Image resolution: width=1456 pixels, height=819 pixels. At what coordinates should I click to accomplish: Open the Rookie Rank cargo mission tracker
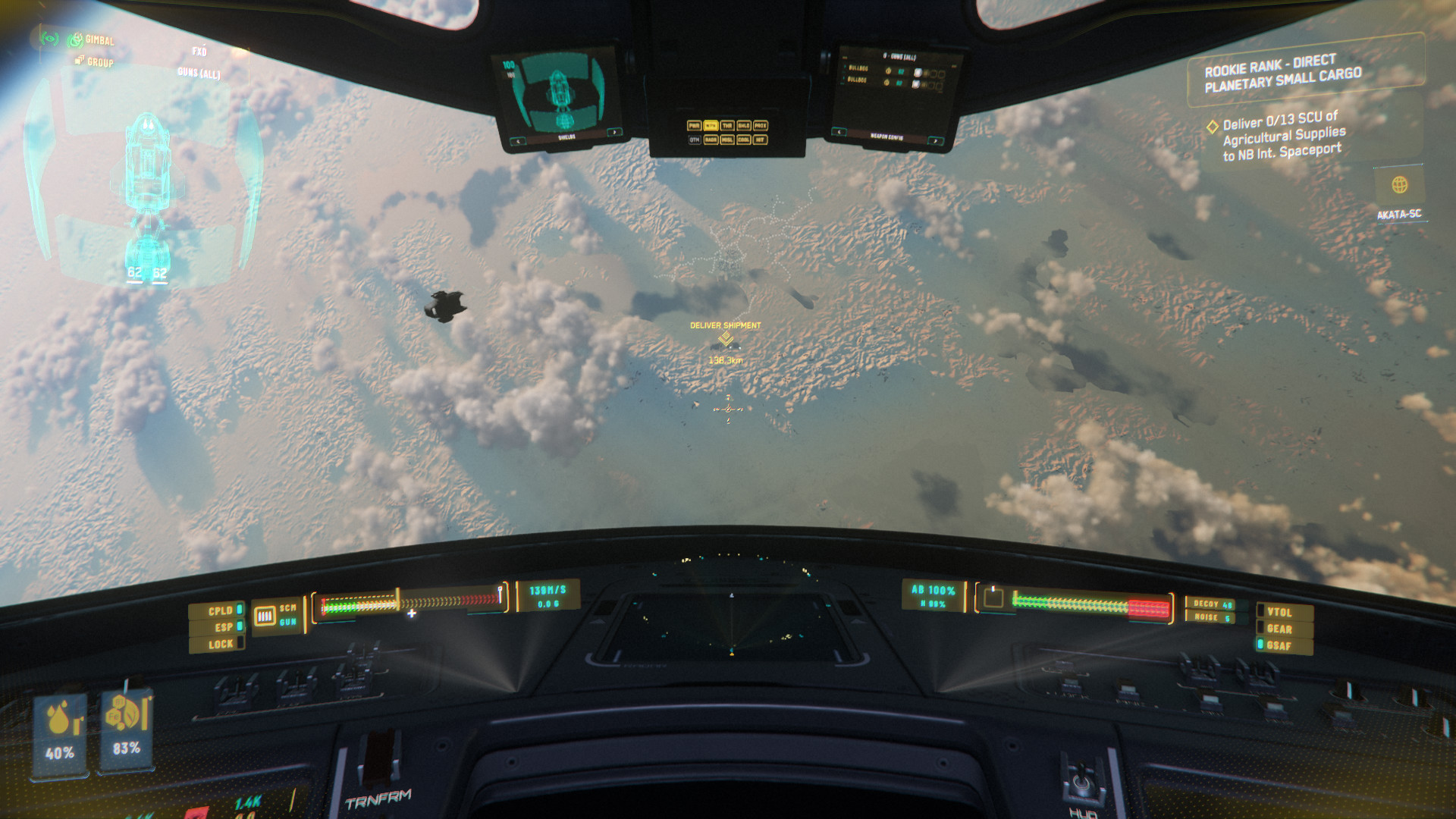tap(1283, 73)
